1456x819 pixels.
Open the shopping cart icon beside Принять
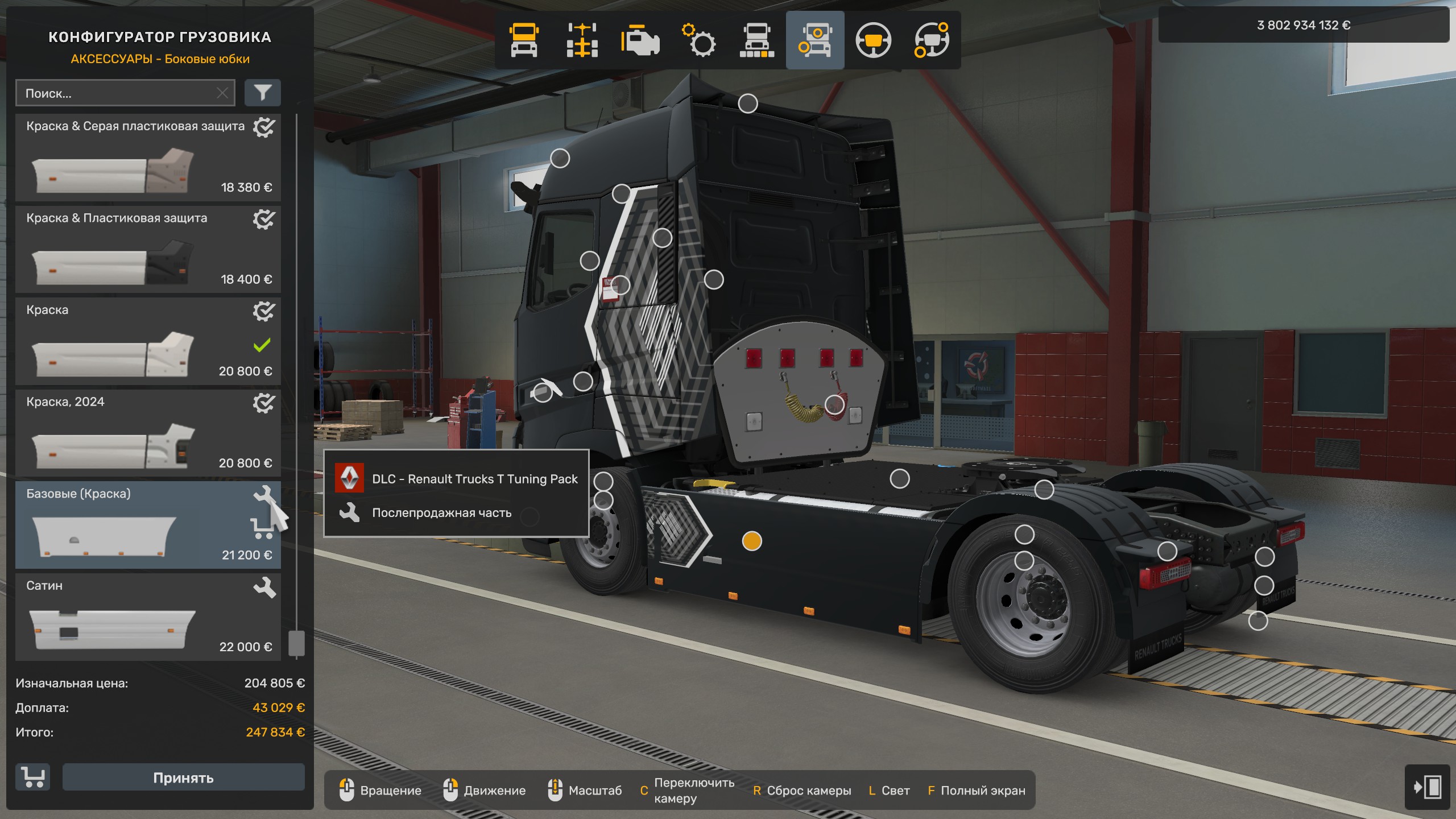(33, 777)
